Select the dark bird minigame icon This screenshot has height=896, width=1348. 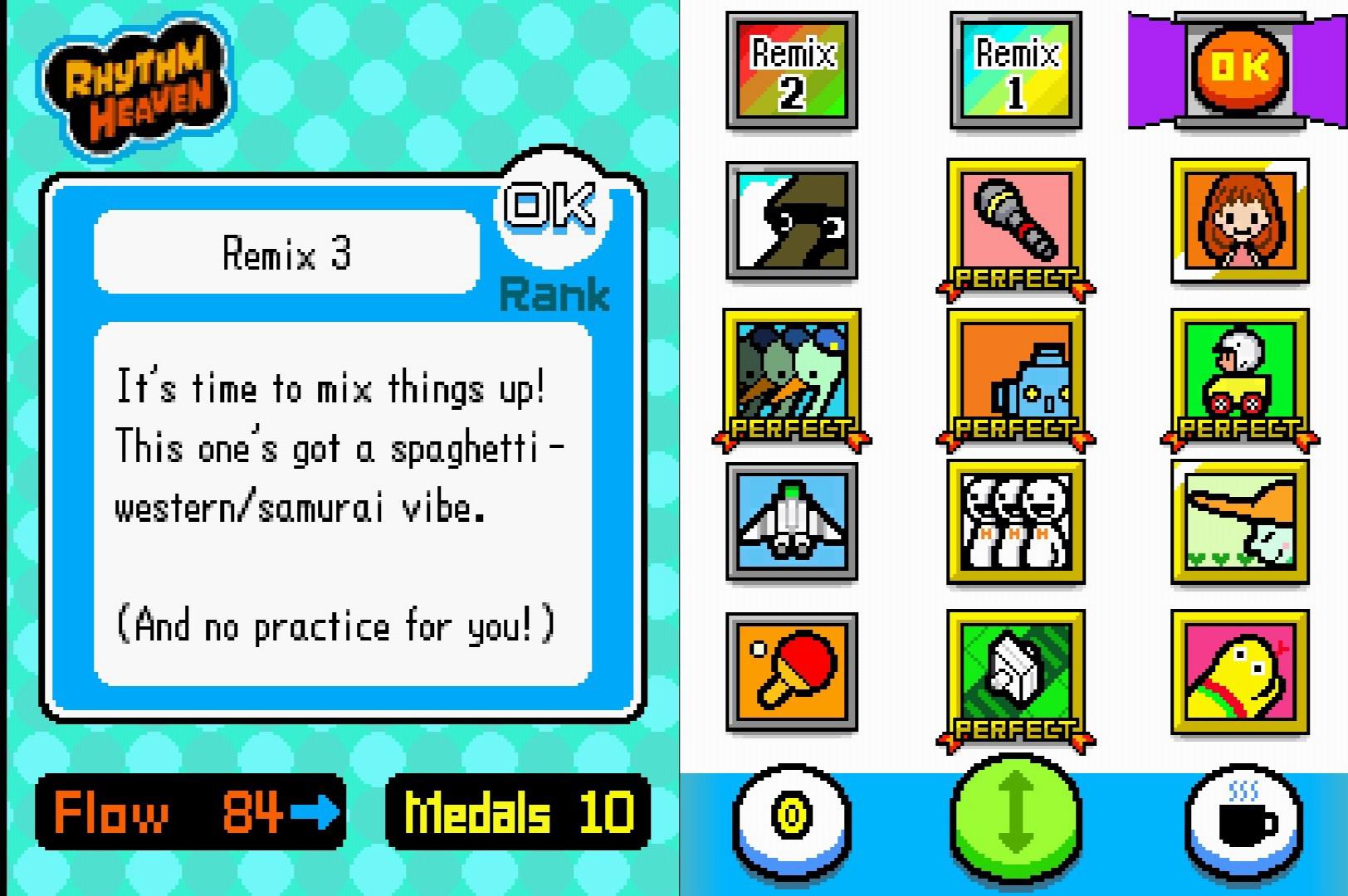tap(790, 220)
